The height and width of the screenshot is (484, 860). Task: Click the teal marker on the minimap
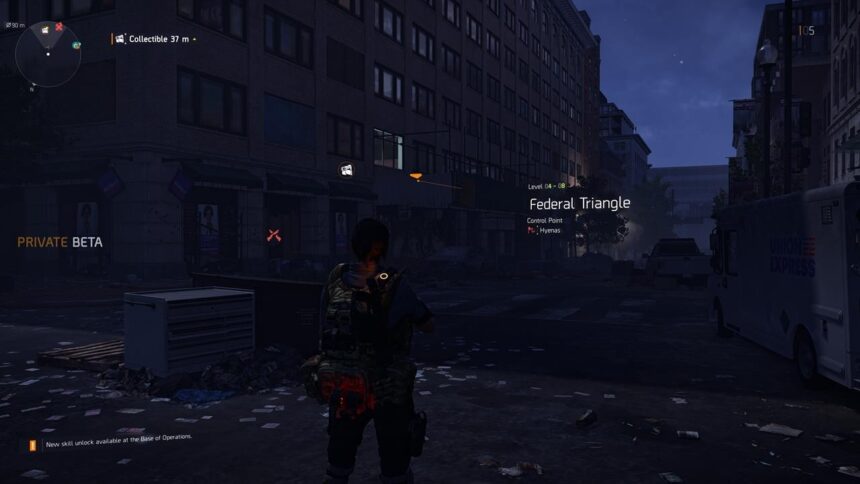(76, 45)
